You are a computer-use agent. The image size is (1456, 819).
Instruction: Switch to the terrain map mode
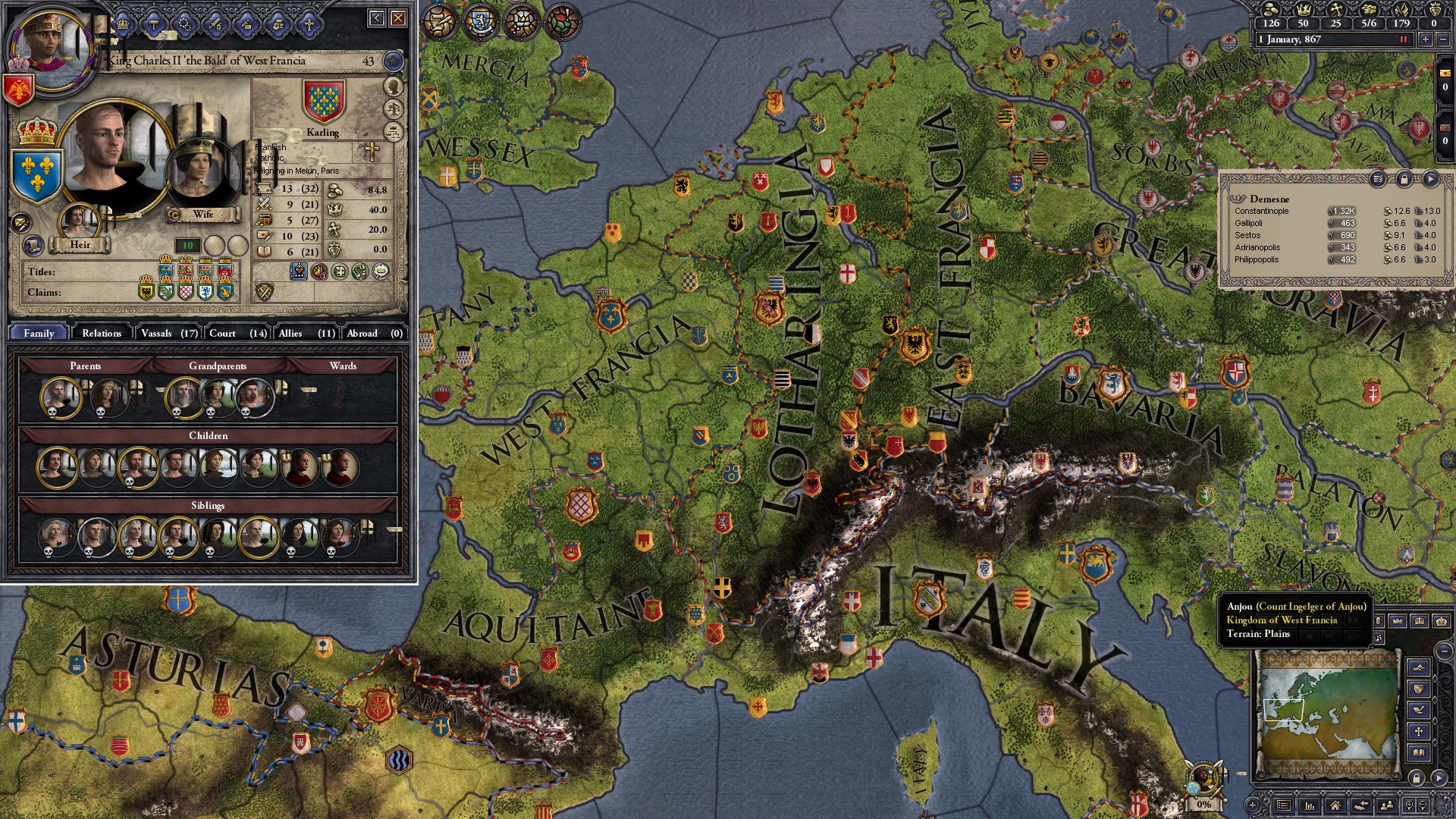[1419, 668]
